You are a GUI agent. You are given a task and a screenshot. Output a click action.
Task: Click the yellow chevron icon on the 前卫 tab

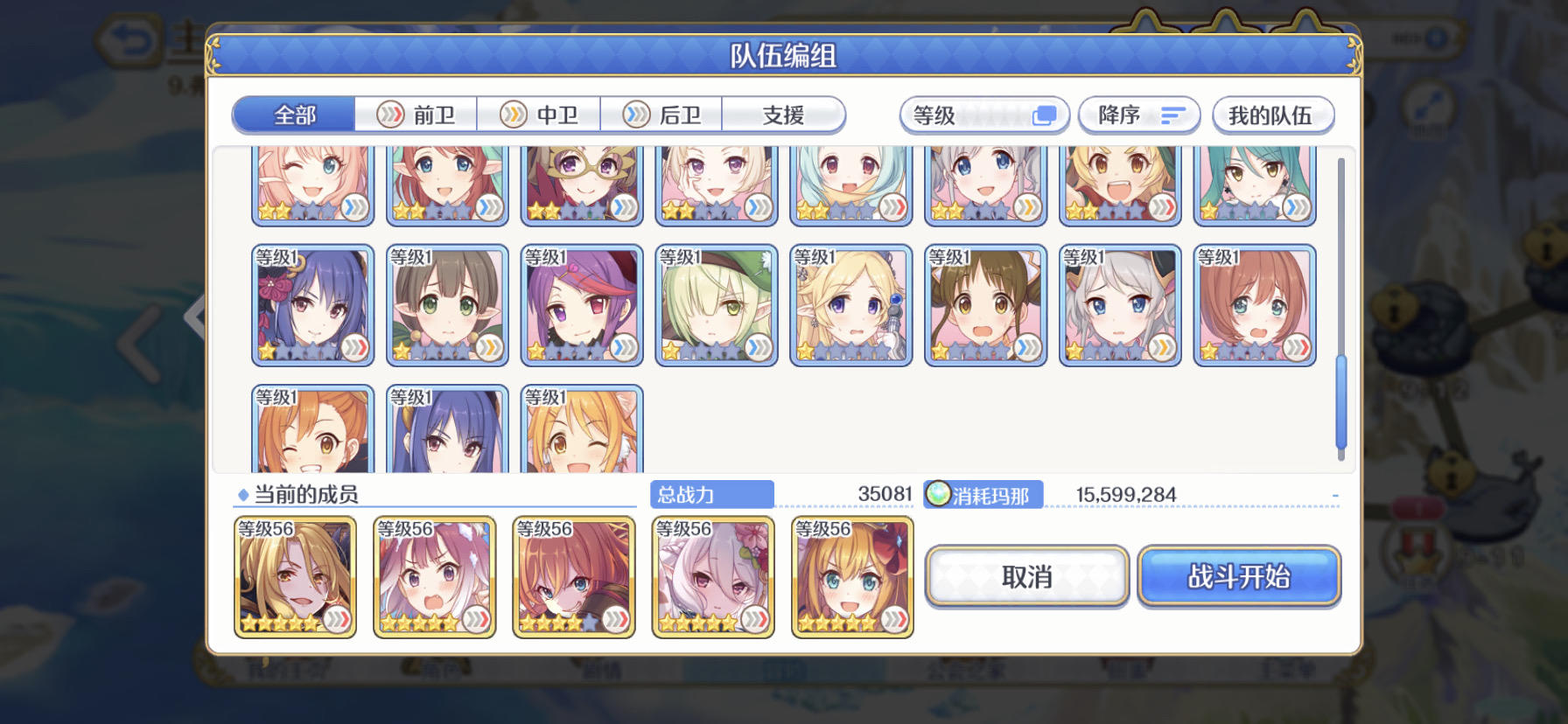point(388,115)
